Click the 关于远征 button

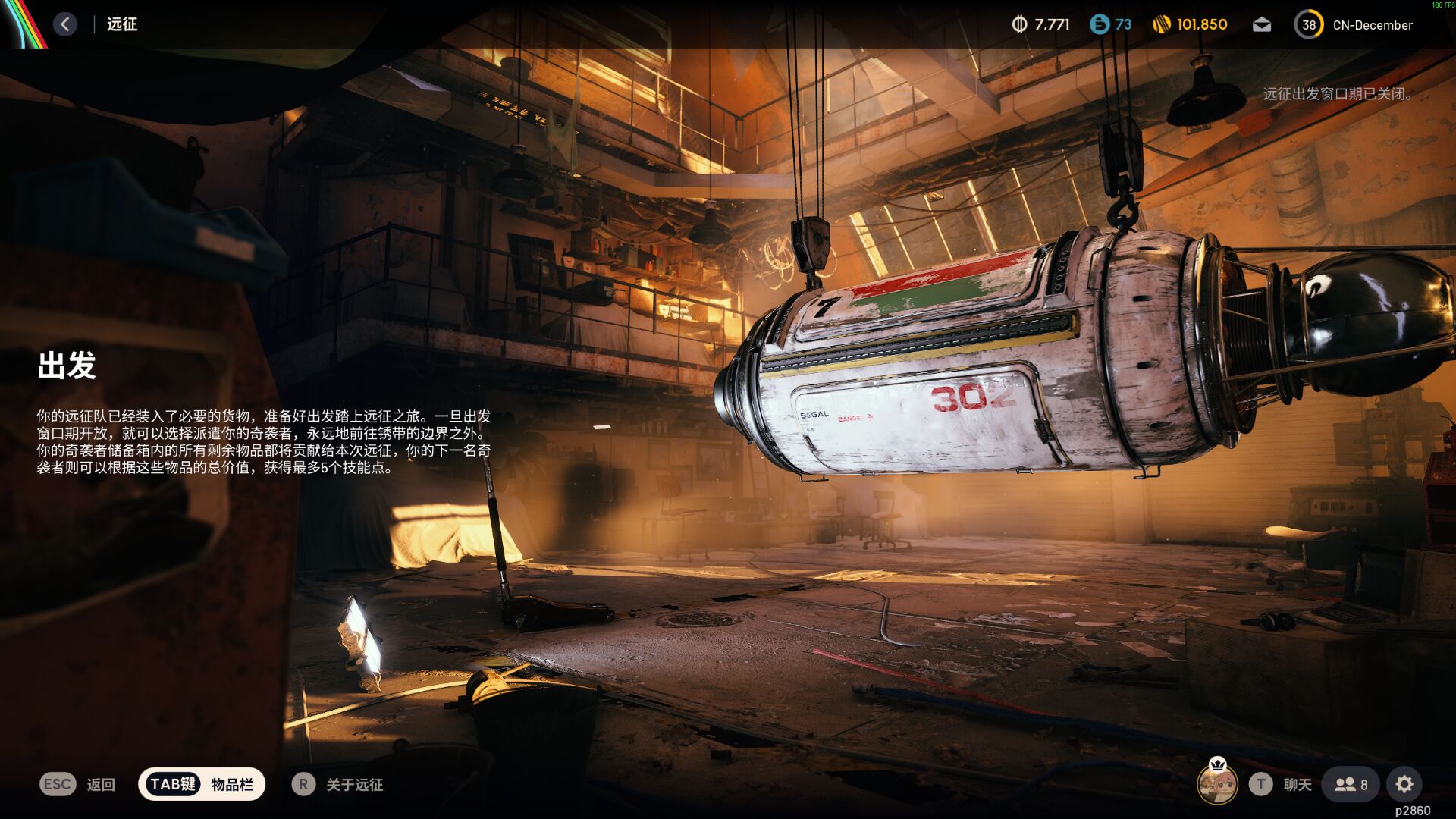(x=355, y=784)
